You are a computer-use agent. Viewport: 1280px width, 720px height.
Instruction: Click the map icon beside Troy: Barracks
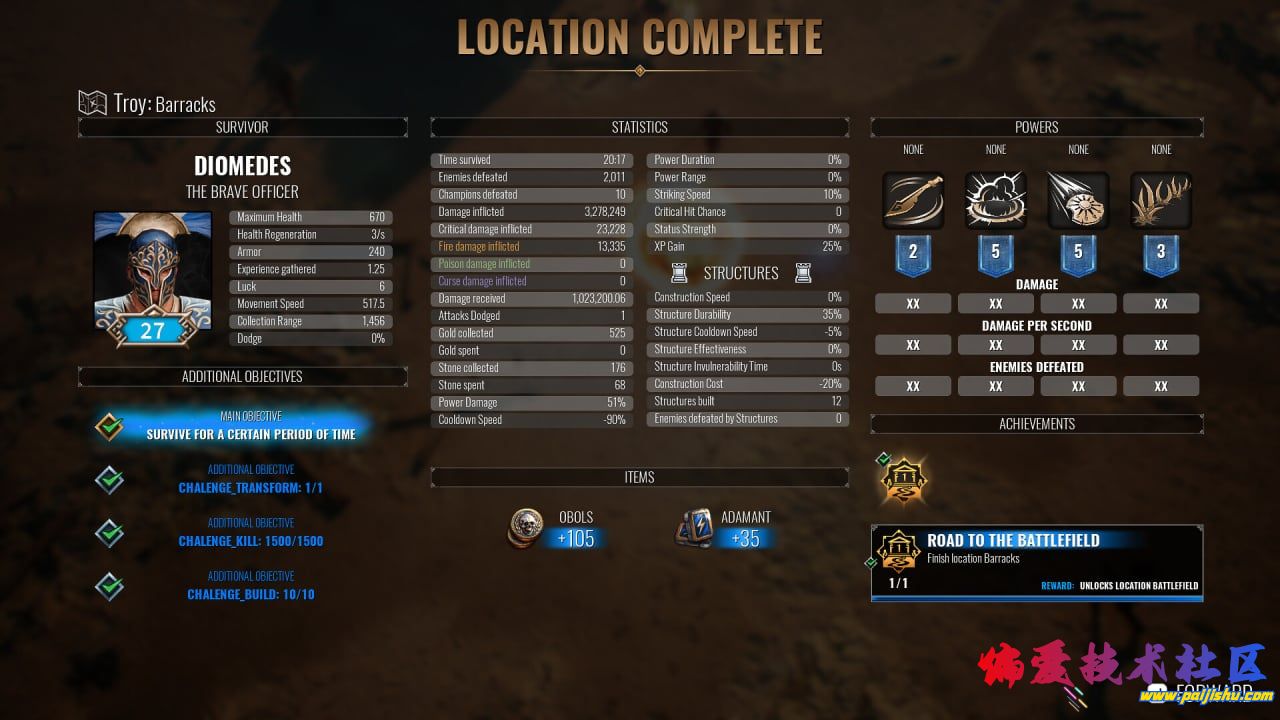[x=91, y=102]
